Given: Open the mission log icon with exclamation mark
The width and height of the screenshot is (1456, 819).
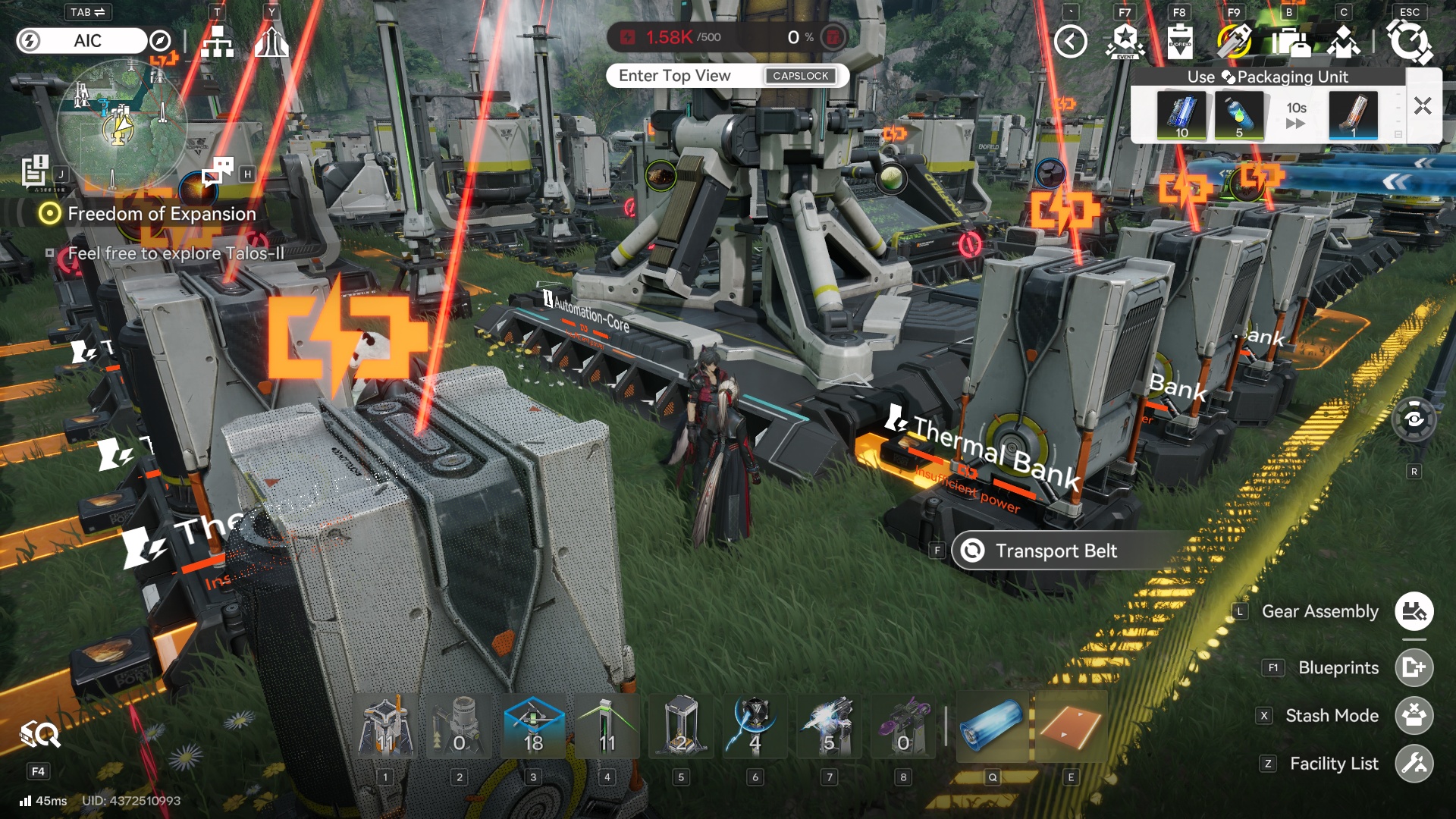Looking at the screenshot, I should [x=35, y=171].
